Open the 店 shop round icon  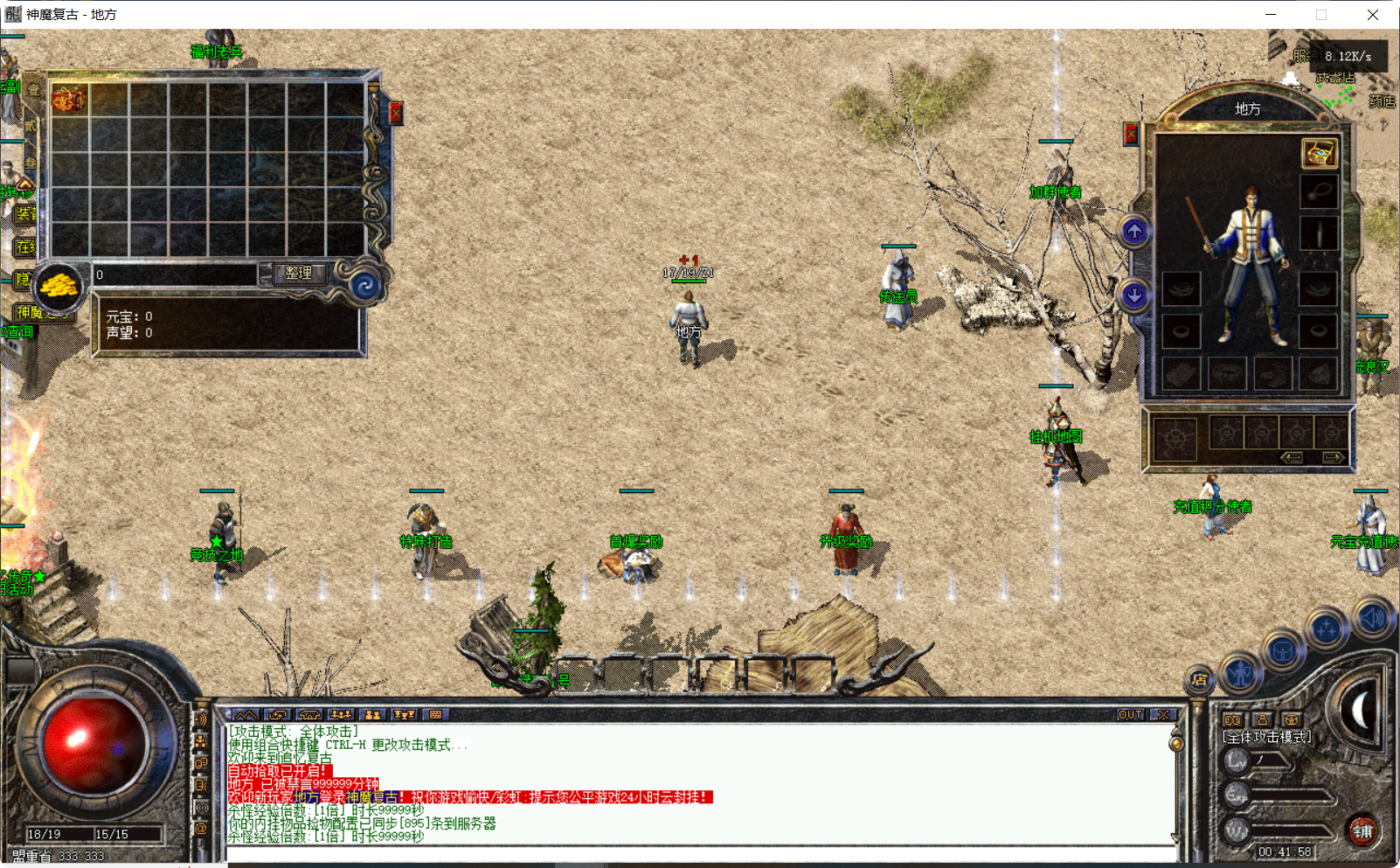click(1198, 679)
